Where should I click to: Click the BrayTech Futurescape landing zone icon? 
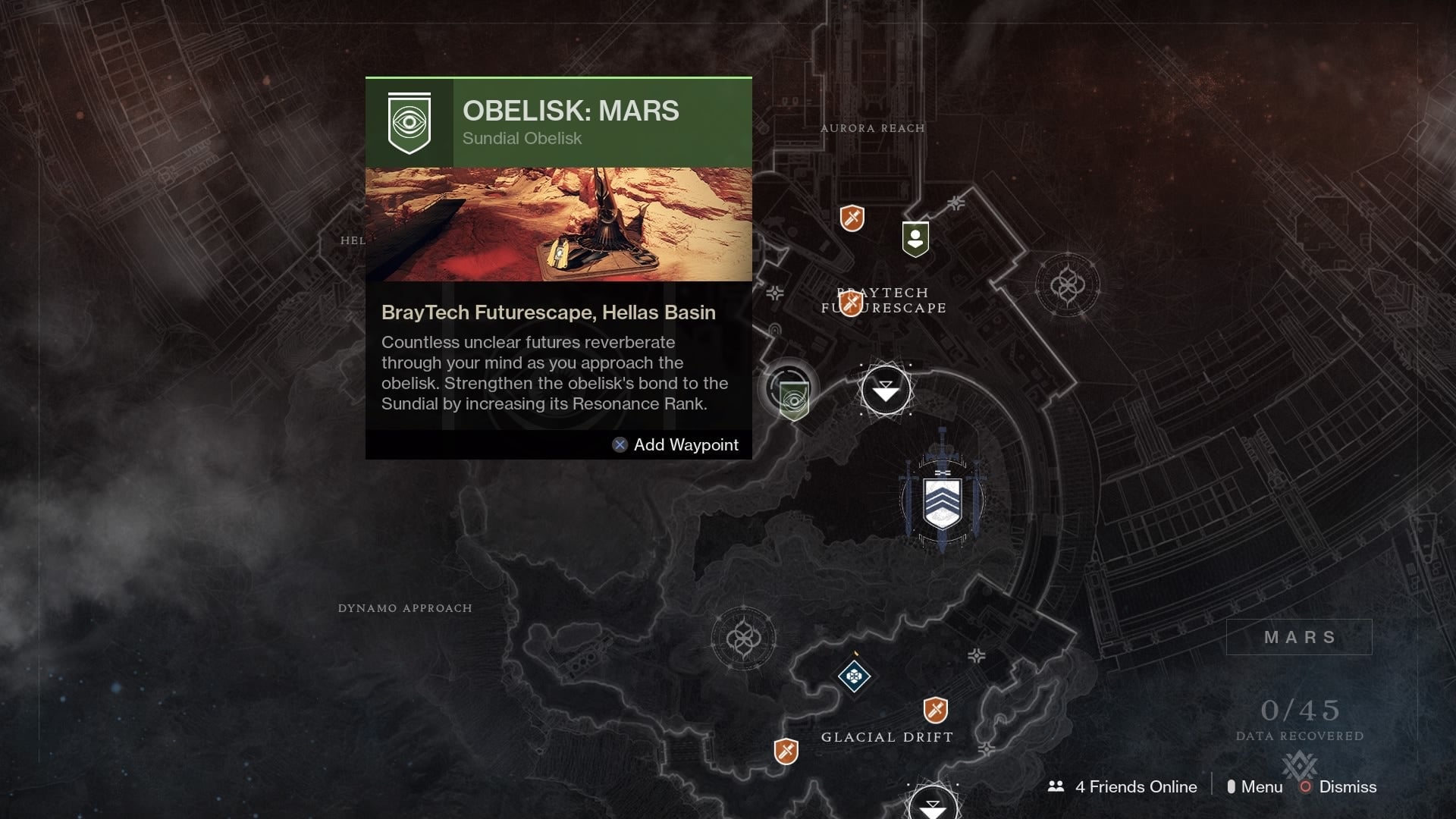pos(885,391)
